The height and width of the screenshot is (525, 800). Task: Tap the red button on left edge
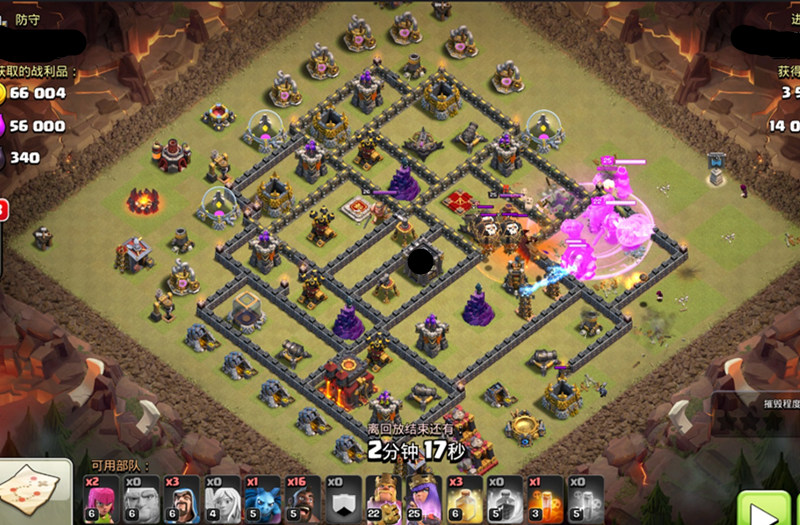tap(3, 210)
